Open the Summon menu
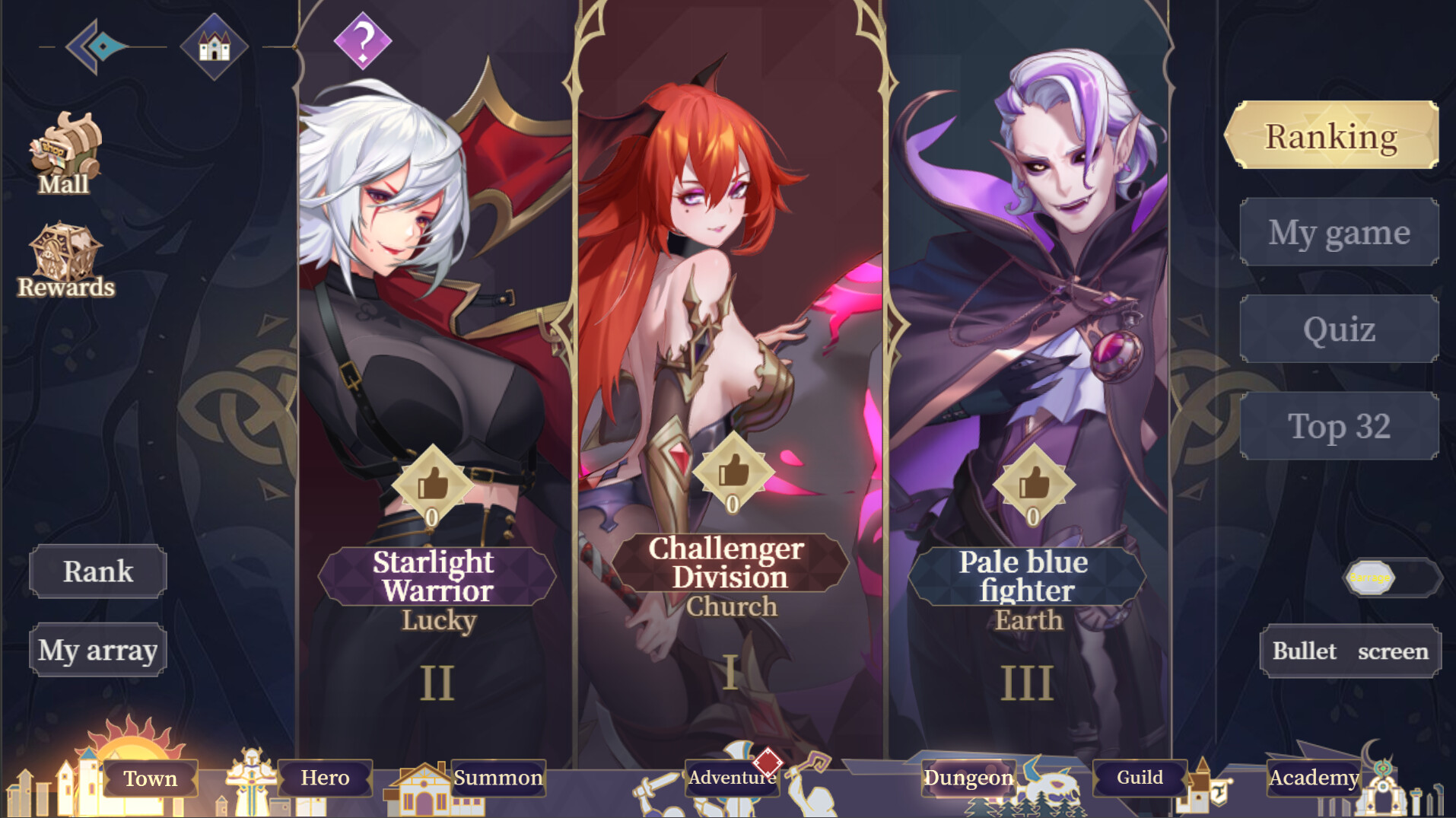Viewport: 1456px width, 818px height. 498,778
